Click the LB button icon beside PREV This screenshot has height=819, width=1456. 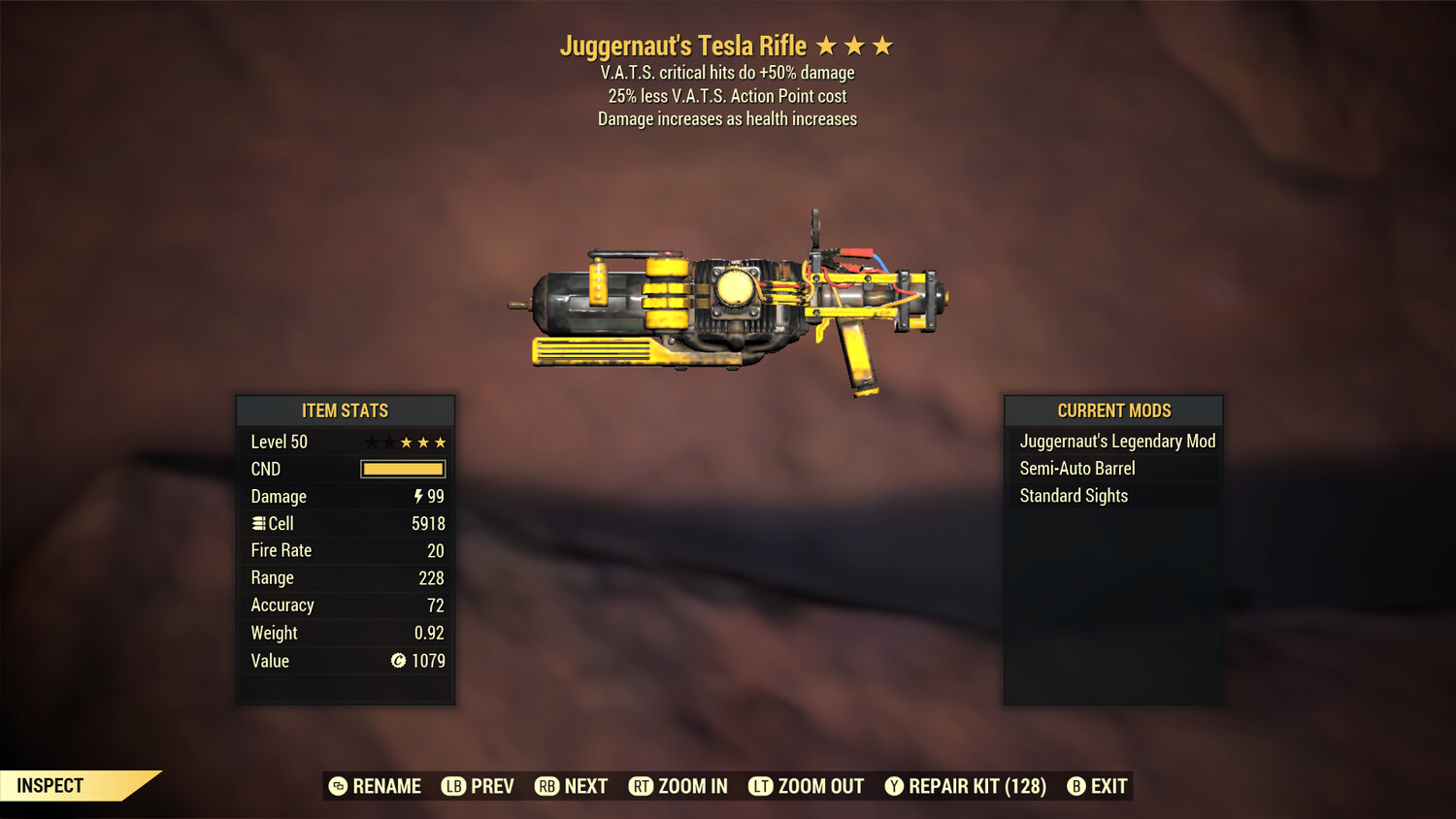pos(452,786)
